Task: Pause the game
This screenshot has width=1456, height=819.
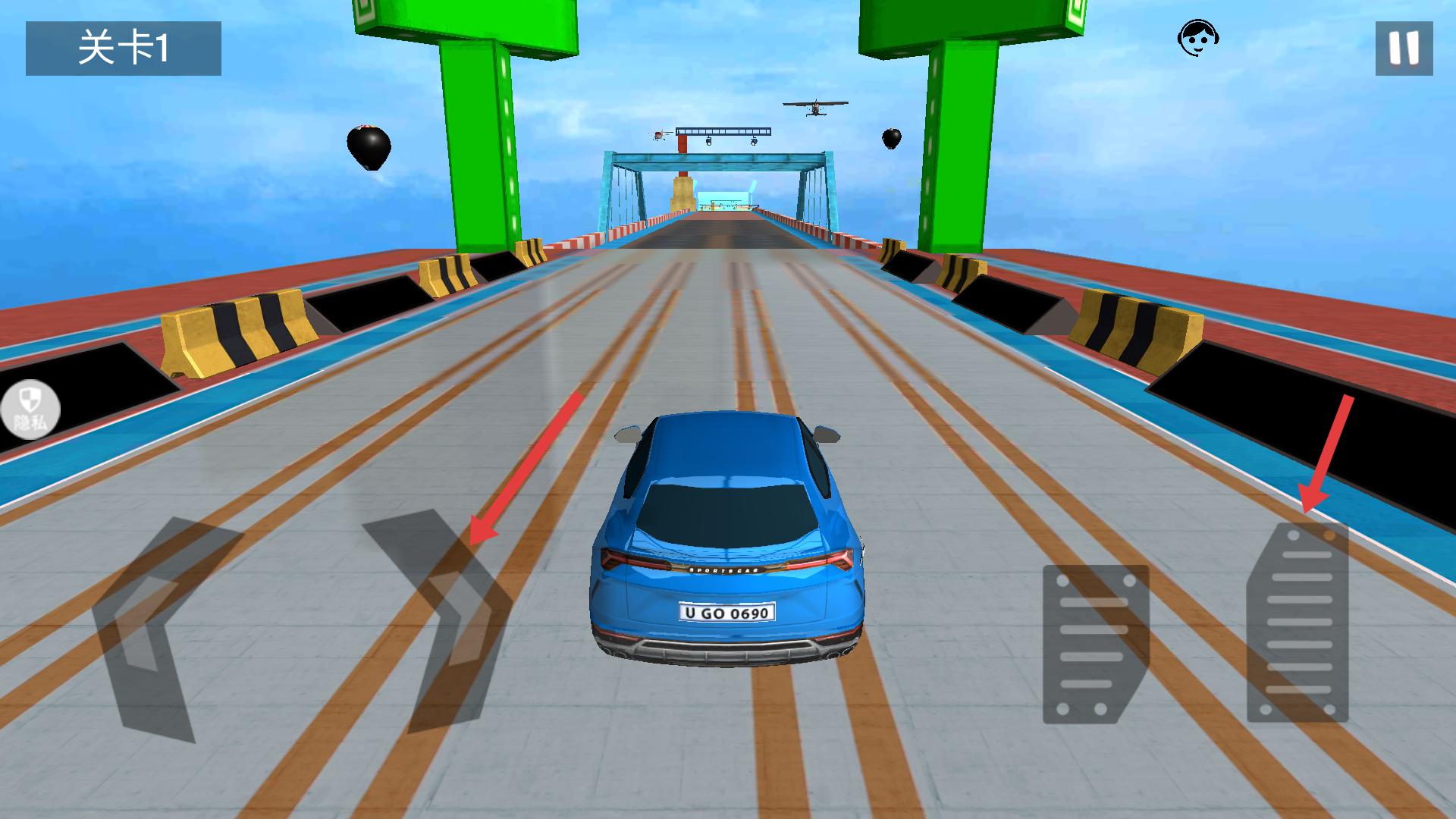Action: [1404, 49]
